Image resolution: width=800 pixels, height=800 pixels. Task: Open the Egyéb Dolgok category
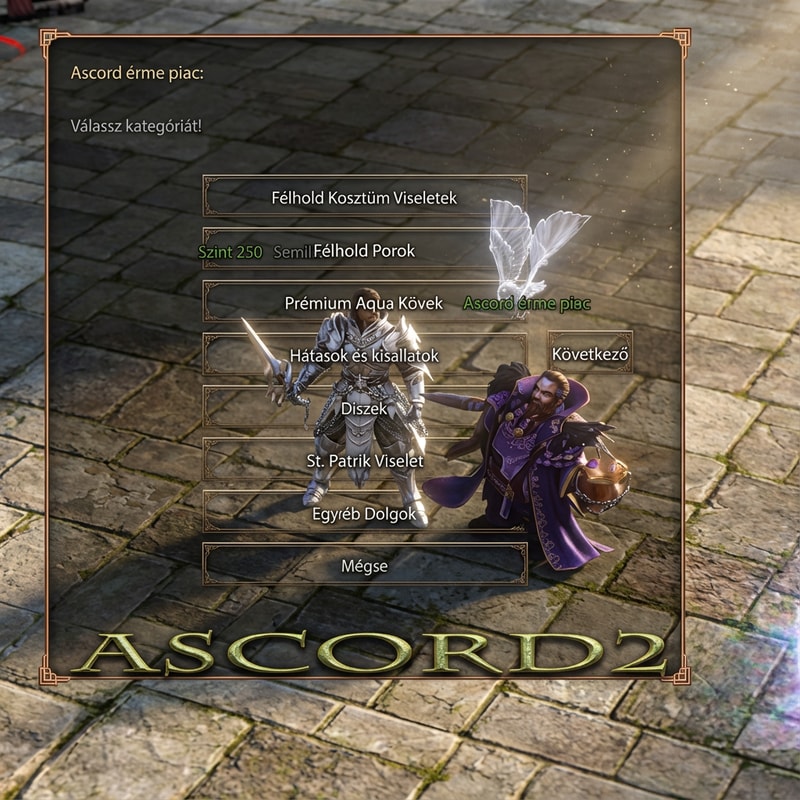pyautogui.click(x=364, y=513)
